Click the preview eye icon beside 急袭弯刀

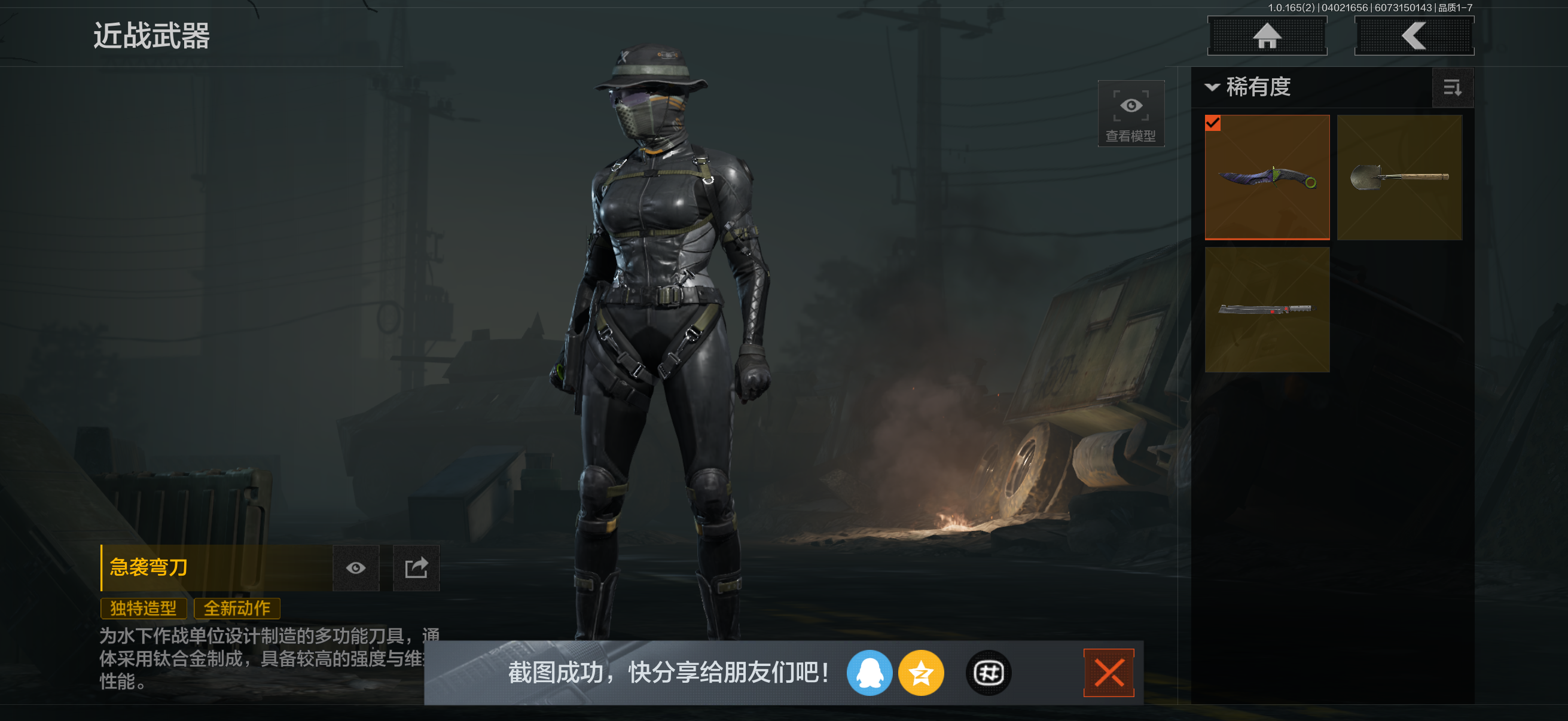pos(356,568)
